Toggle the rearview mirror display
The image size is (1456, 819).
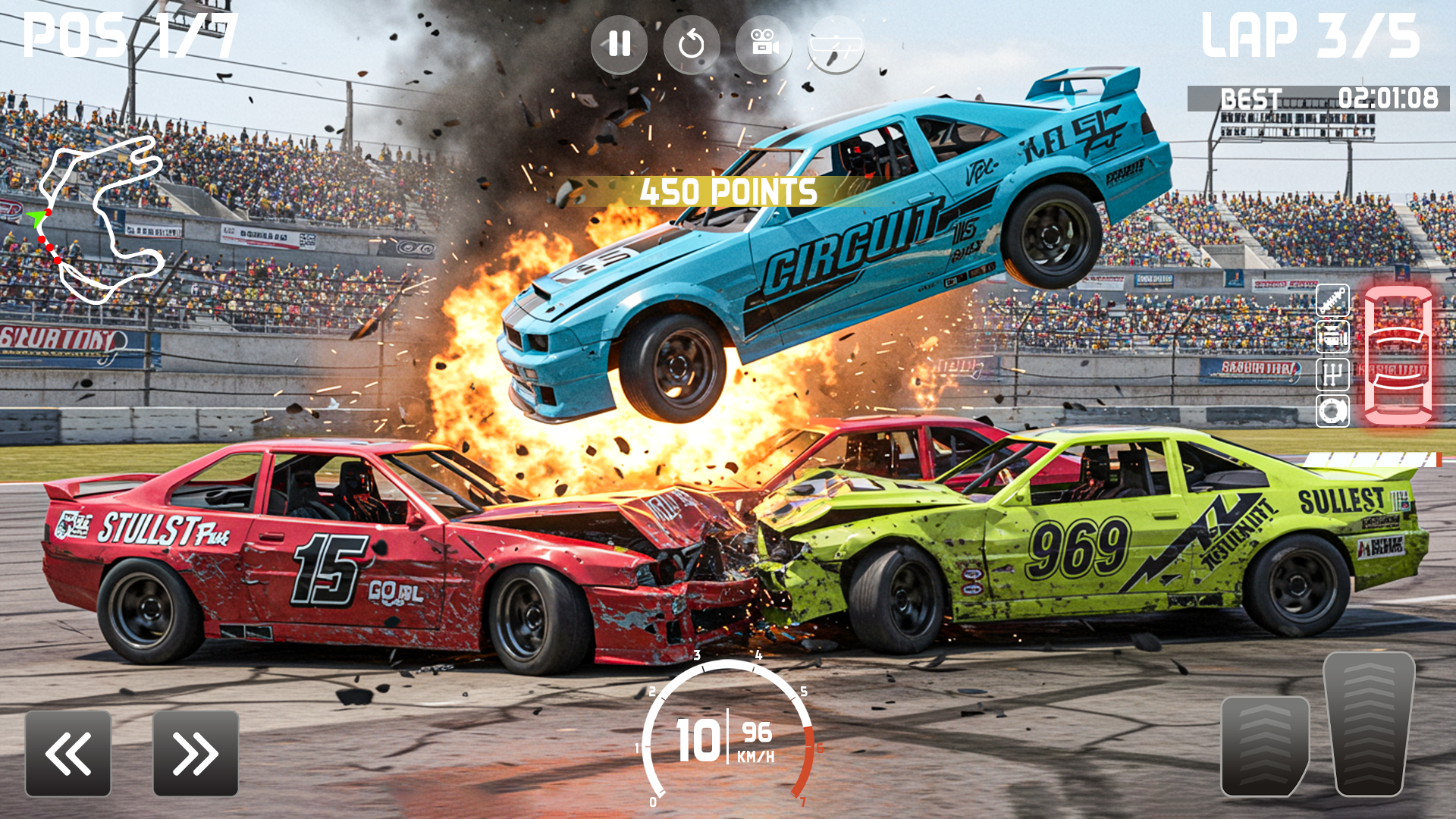tap(835, 44)
